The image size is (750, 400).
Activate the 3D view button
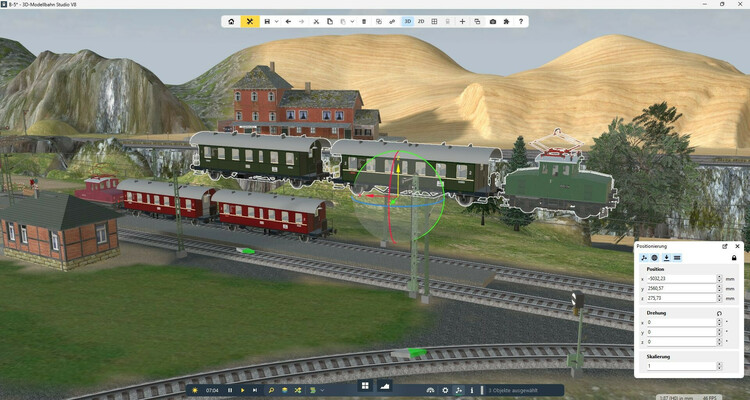[x=408, y=21]
